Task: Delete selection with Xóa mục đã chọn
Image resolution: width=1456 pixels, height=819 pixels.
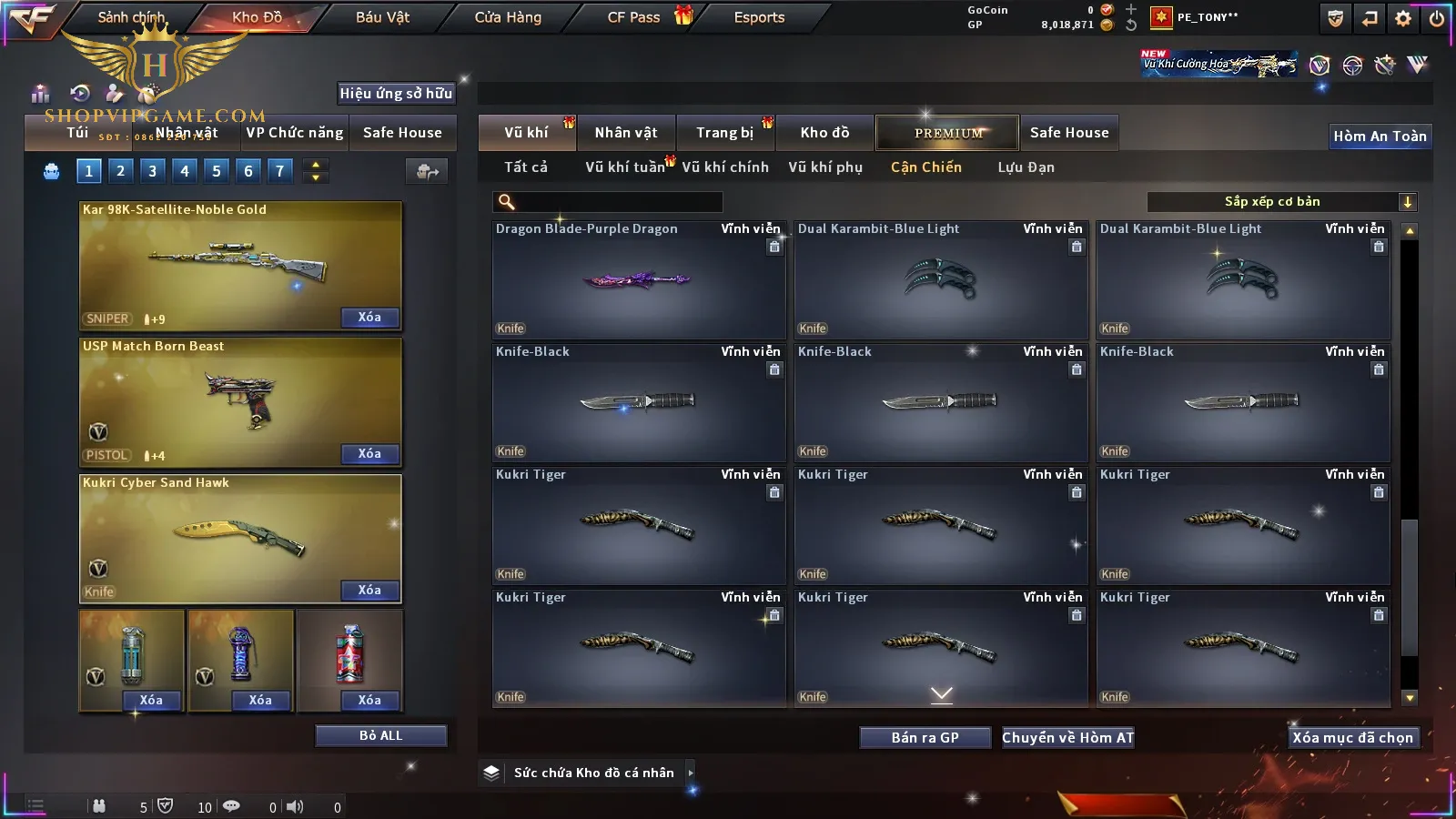Action: coord(1352,738)
